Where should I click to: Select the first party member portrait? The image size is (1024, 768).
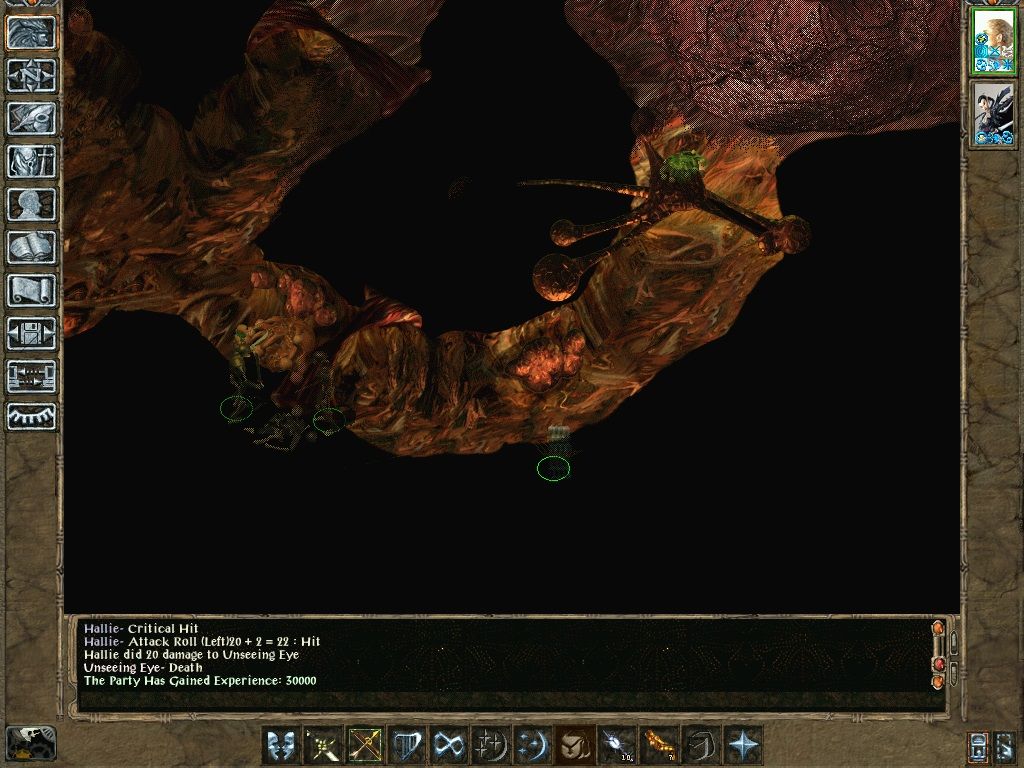(x=993, y=42)
